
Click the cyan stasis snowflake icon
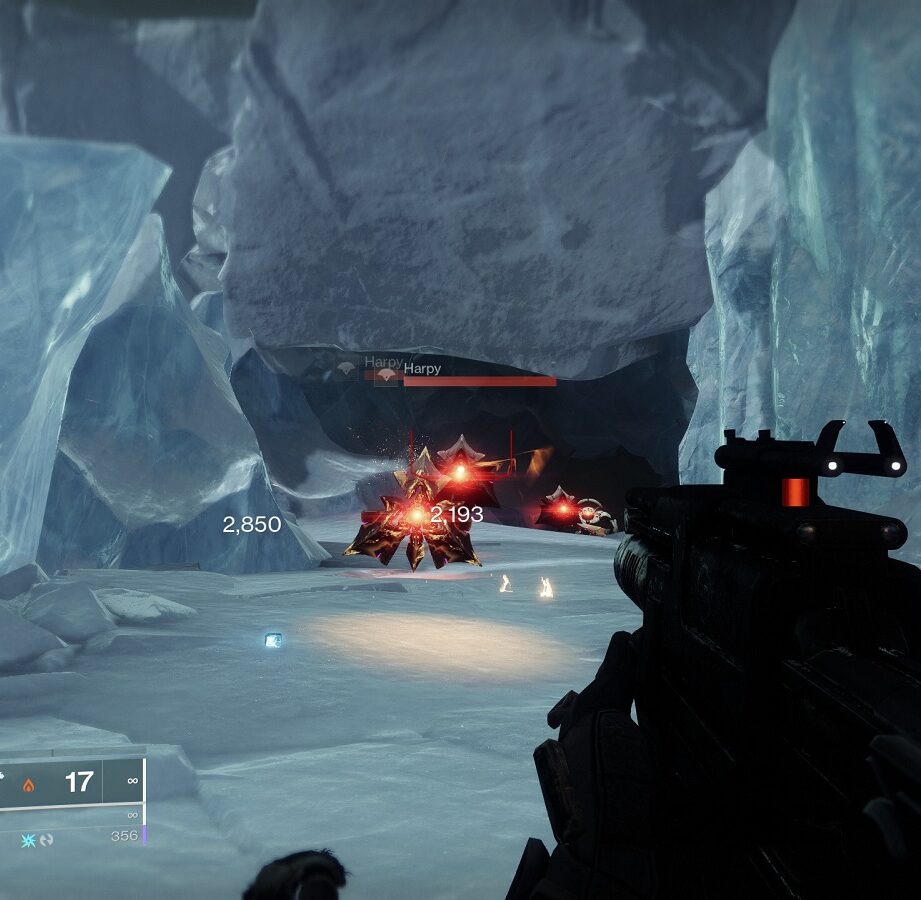click(28, 840)
